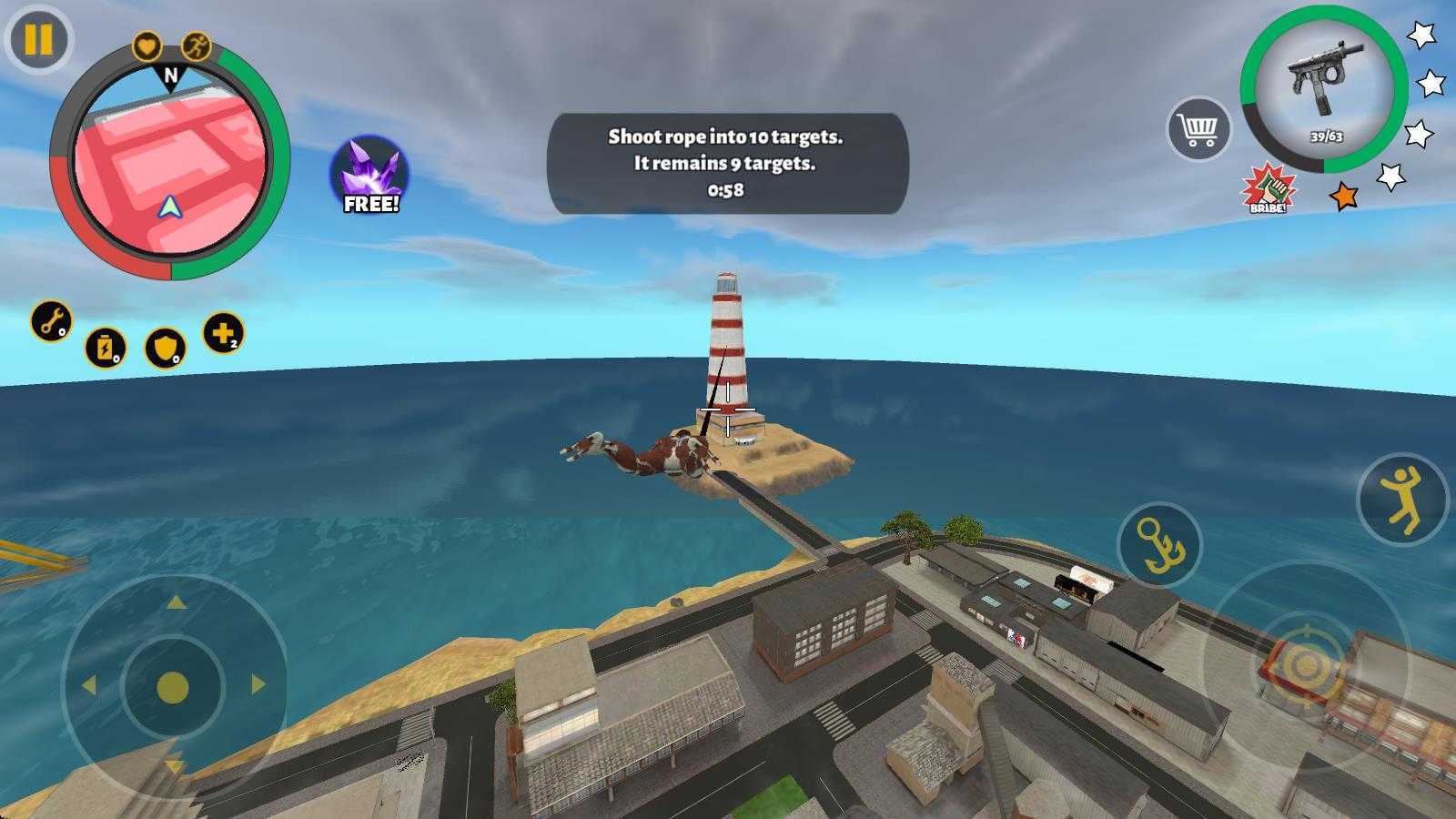Image resolution: width=1456 pixels, height=819 pixels.
Task: Tap the running figure icon above minimap
Action: point(196,45)
